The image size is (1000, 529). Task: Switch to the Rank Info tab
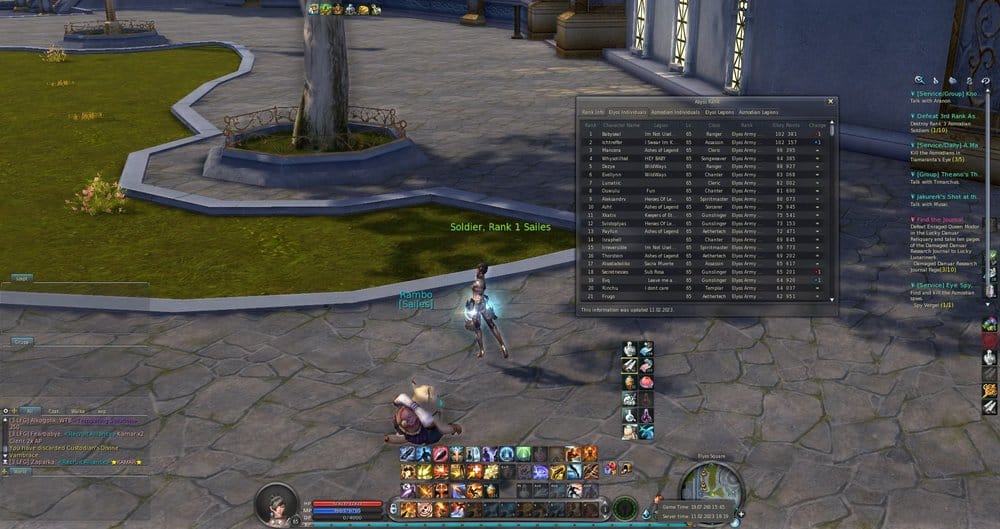pos(594,112)
